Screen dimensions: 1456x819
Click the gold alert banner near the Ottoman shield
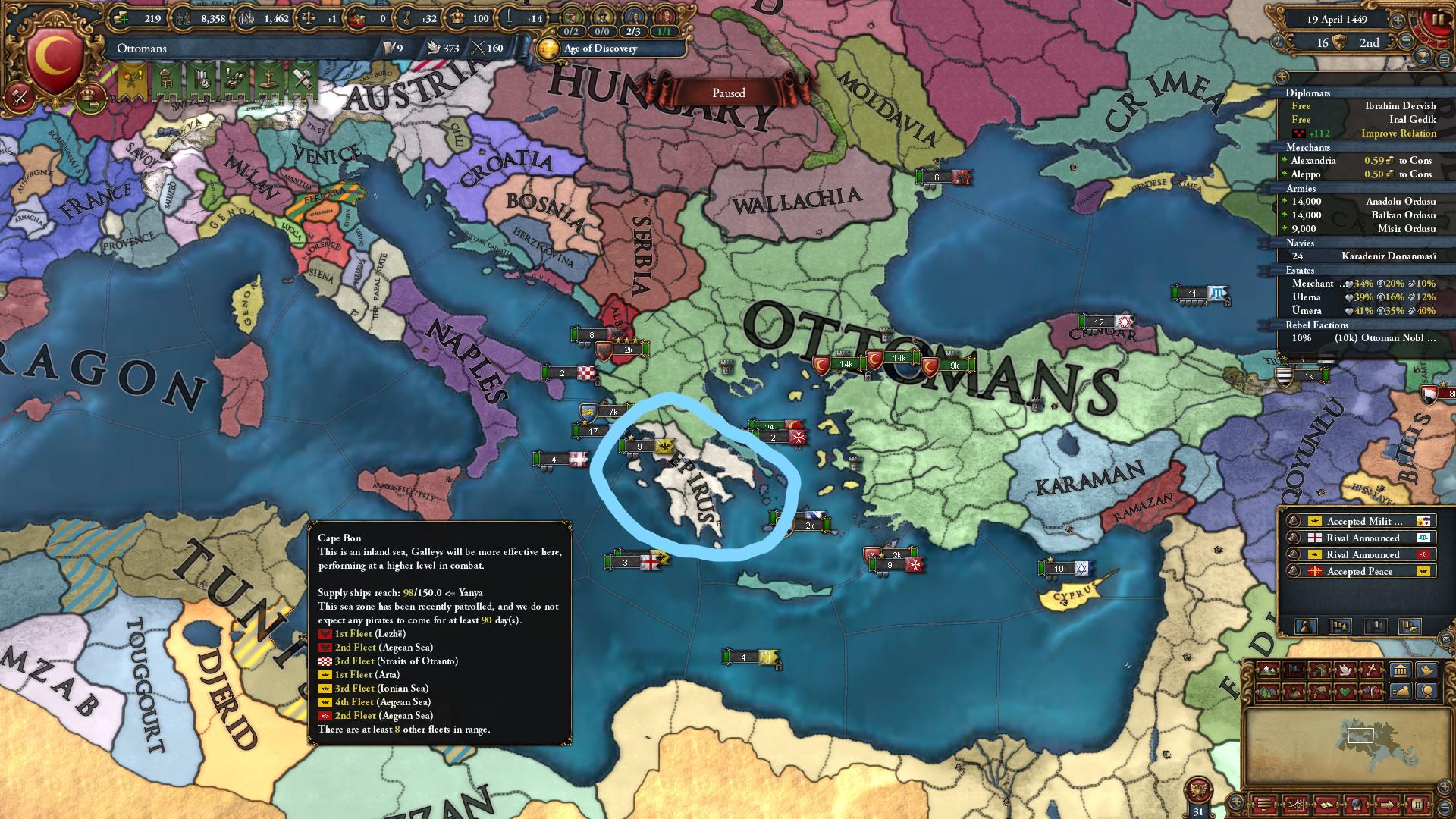[x=133, y=78]
